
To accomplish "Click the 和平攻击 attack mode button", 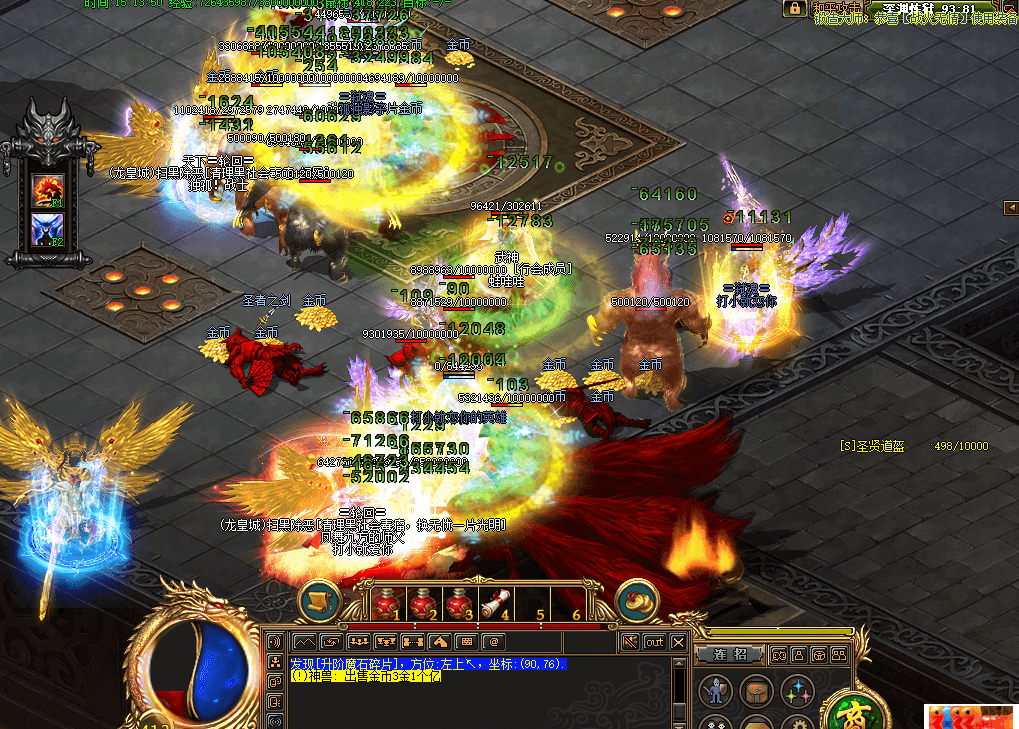I will coord(834,8).
